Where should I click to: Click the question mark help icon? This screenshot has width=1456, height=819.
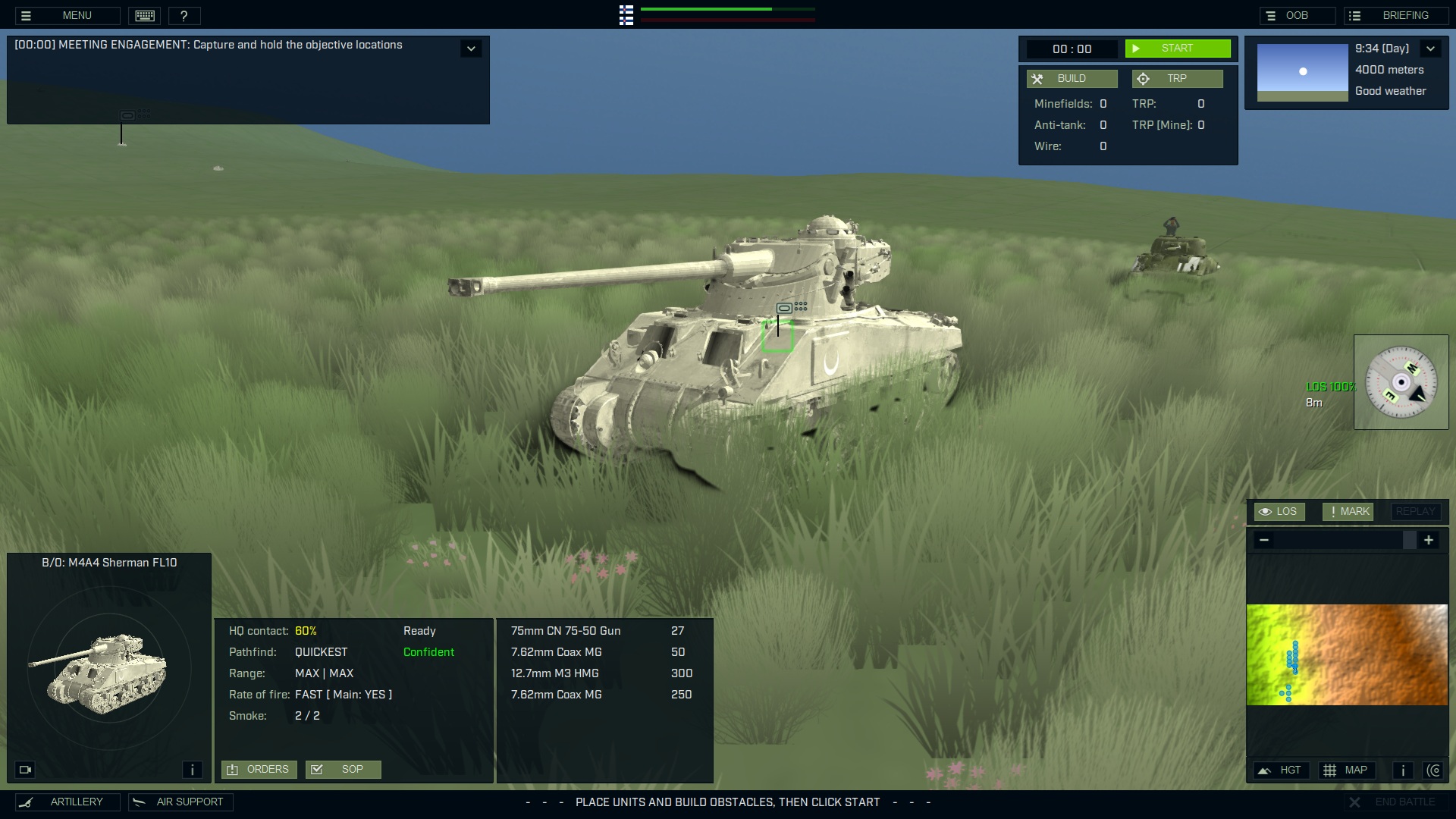pyautogui.click(x=184, y=15)
